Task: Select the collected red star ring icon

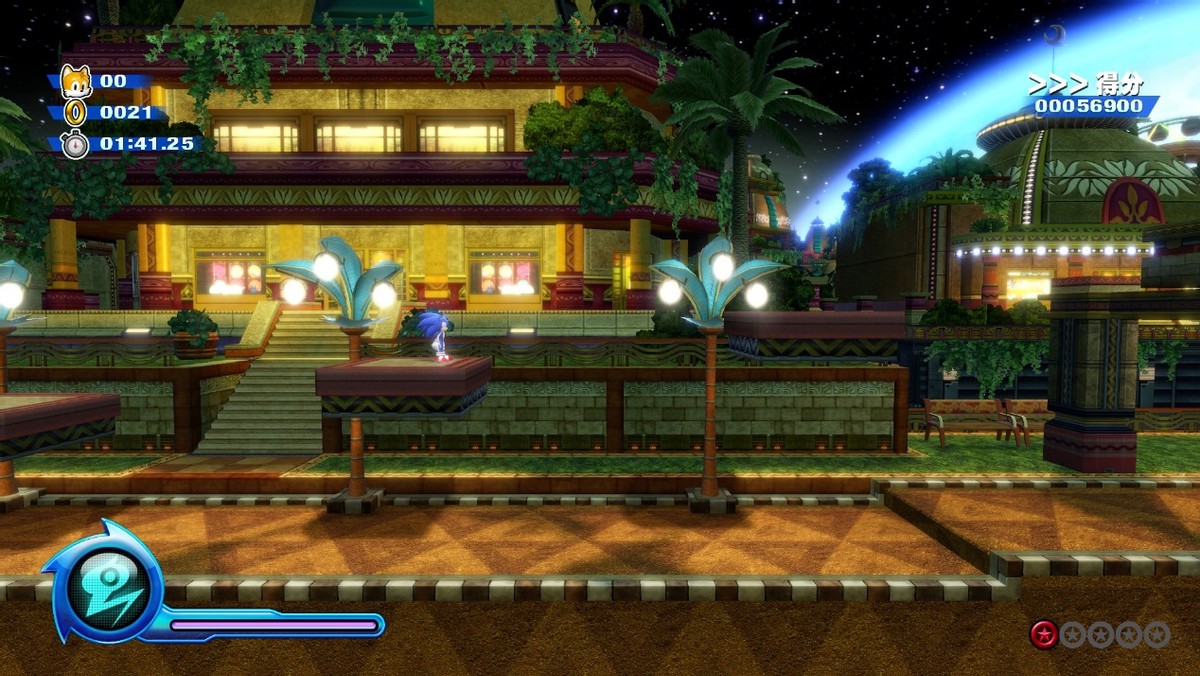Action: (1044, 634)
